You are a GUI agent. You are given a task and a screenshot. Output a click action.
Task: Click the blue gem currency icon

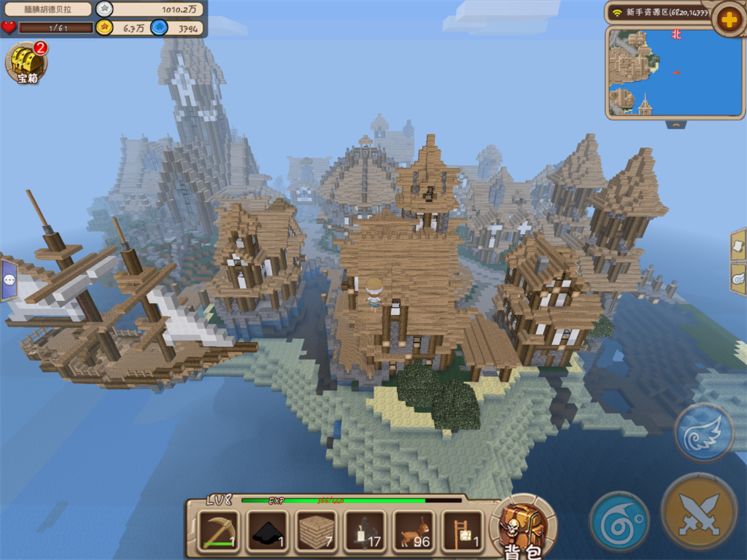160,28
